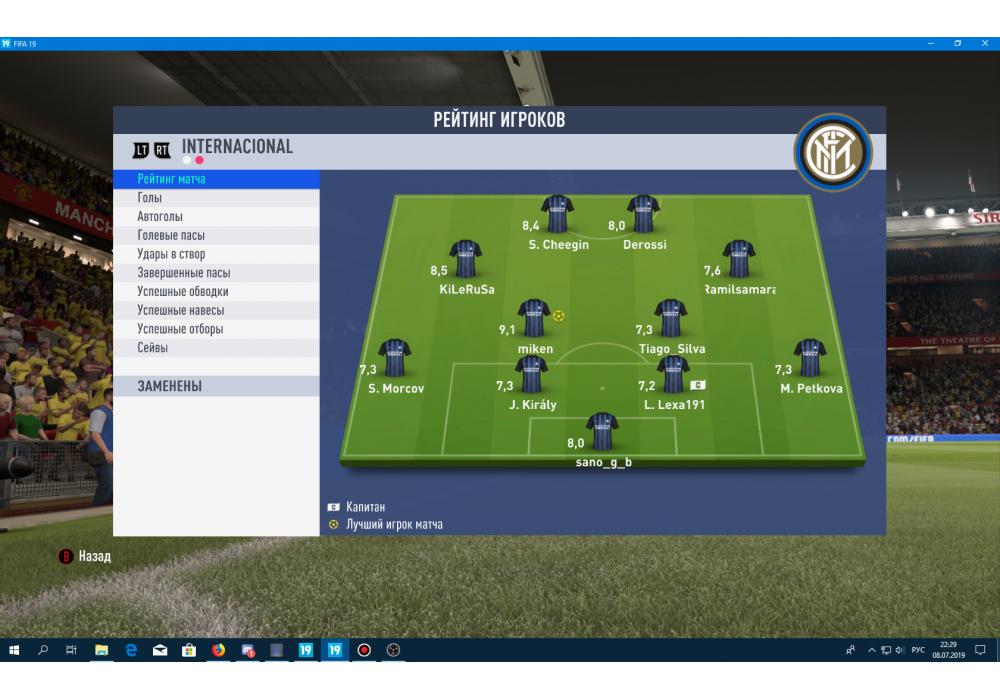Click captain L. Lexa191's shirt
This screenshot has height=700, width=1000.
click(673, 376)
